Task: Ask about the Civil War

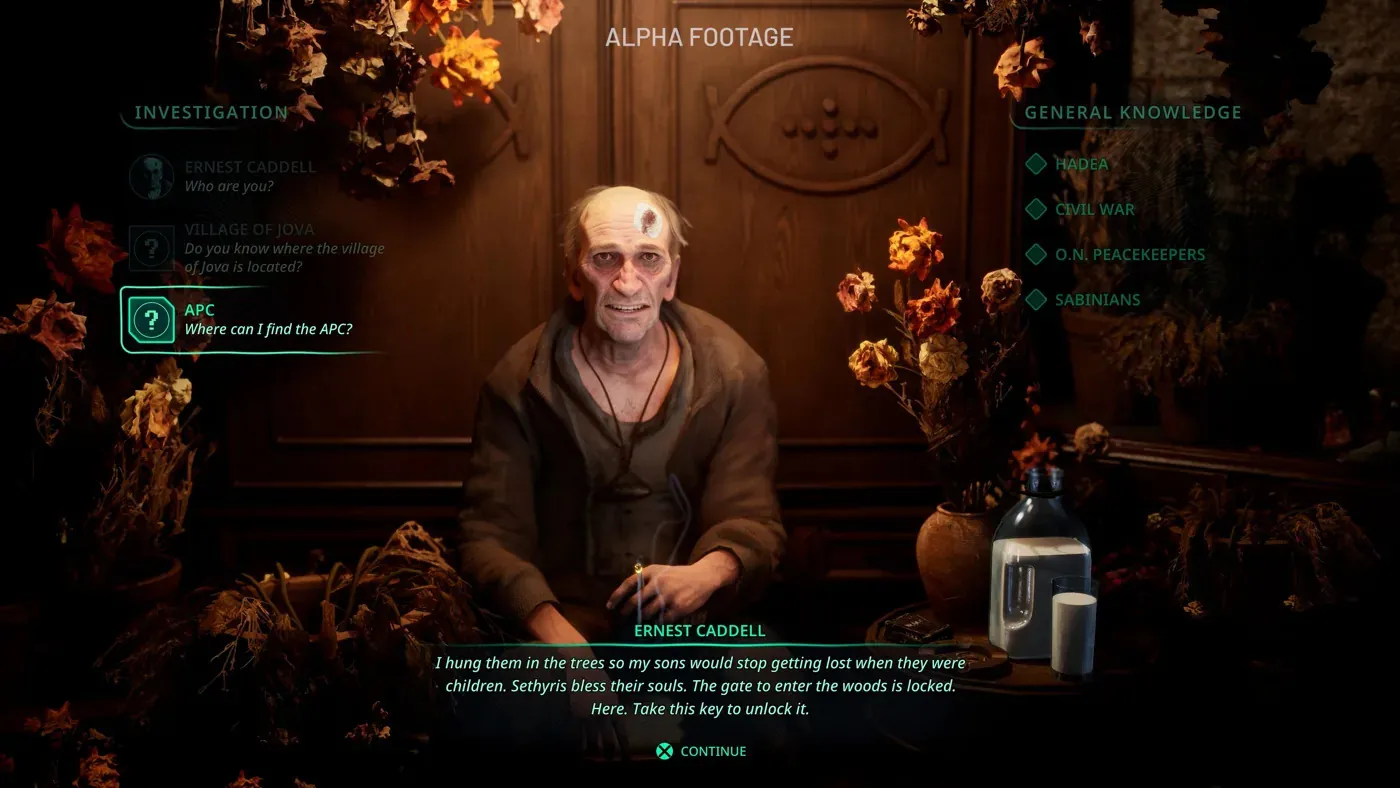Action: (1094, 209)
